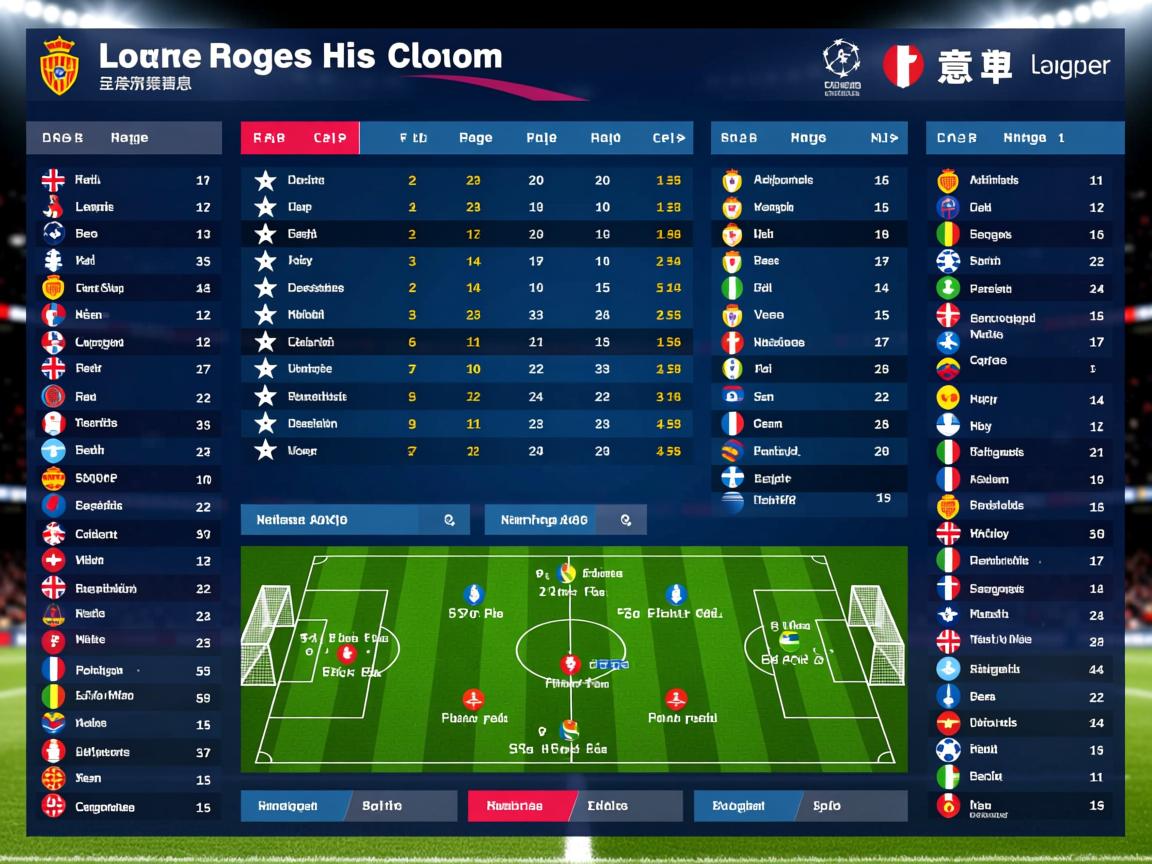Image resolution: width=1152 pixels, height=864 pixels.
Task: Click the Naimhag search box's magnifier icon
Action: (x=626, y=520)
